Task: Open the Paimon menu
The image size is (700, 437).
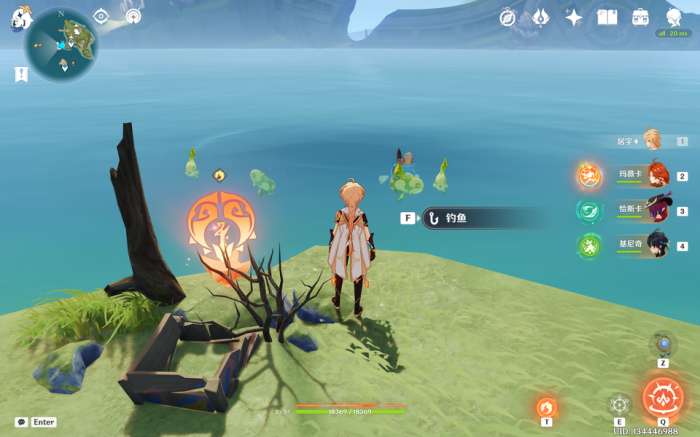Action: (x=21, y=20)
